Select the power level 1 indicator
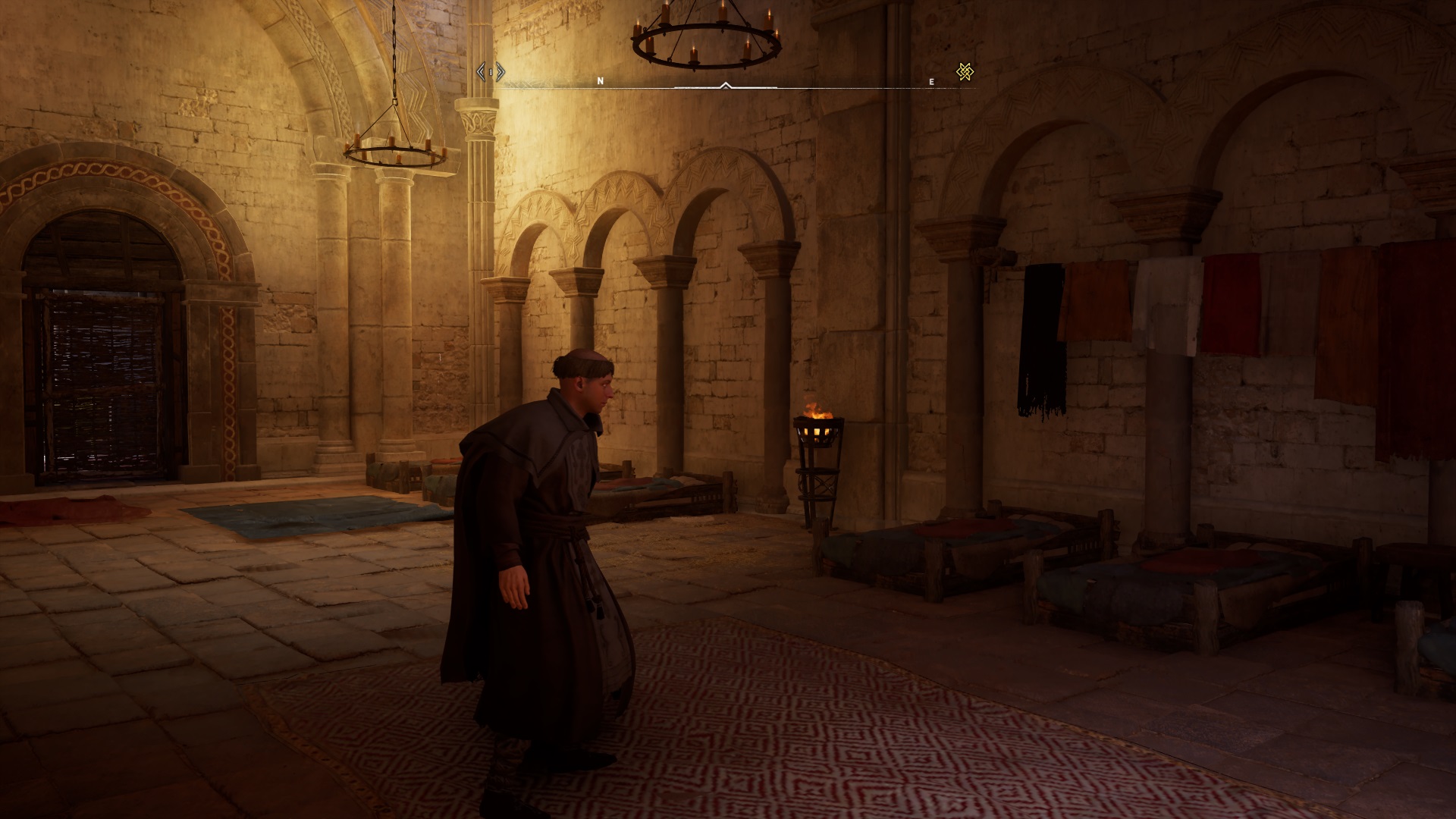The height and width of the screenshot is (819, 1456). pos(491,72)
